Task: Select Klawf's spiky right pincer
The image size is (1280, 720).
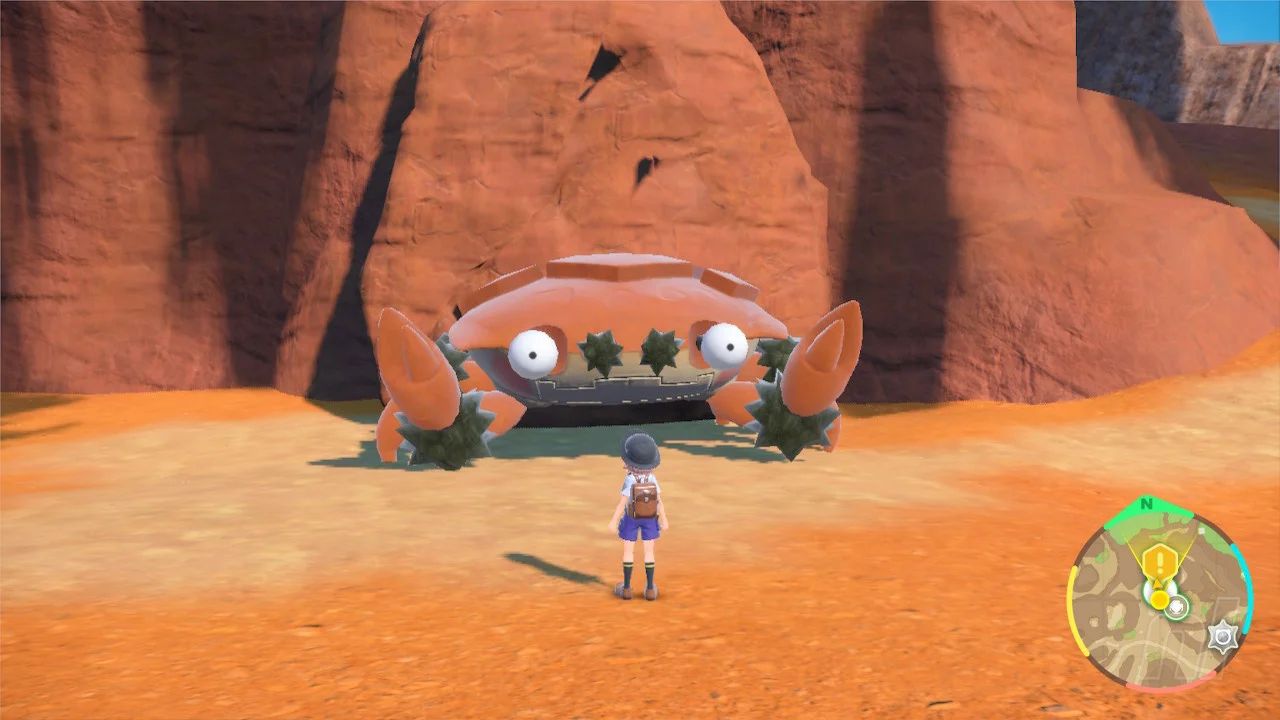Action: (x=810, y=370)
